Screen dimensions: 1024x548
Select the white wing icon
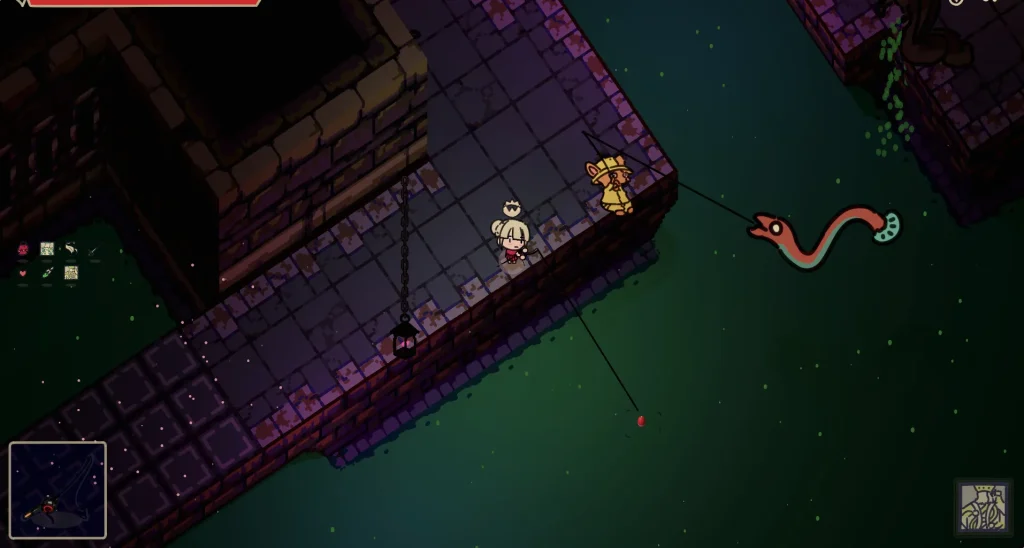tap(71, 249)
